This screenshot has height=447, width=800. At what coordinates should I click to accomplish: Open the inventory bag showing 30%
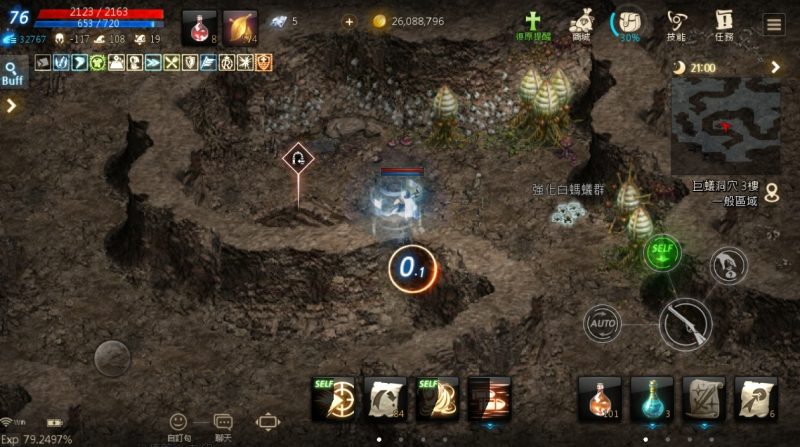pos(629,24)
